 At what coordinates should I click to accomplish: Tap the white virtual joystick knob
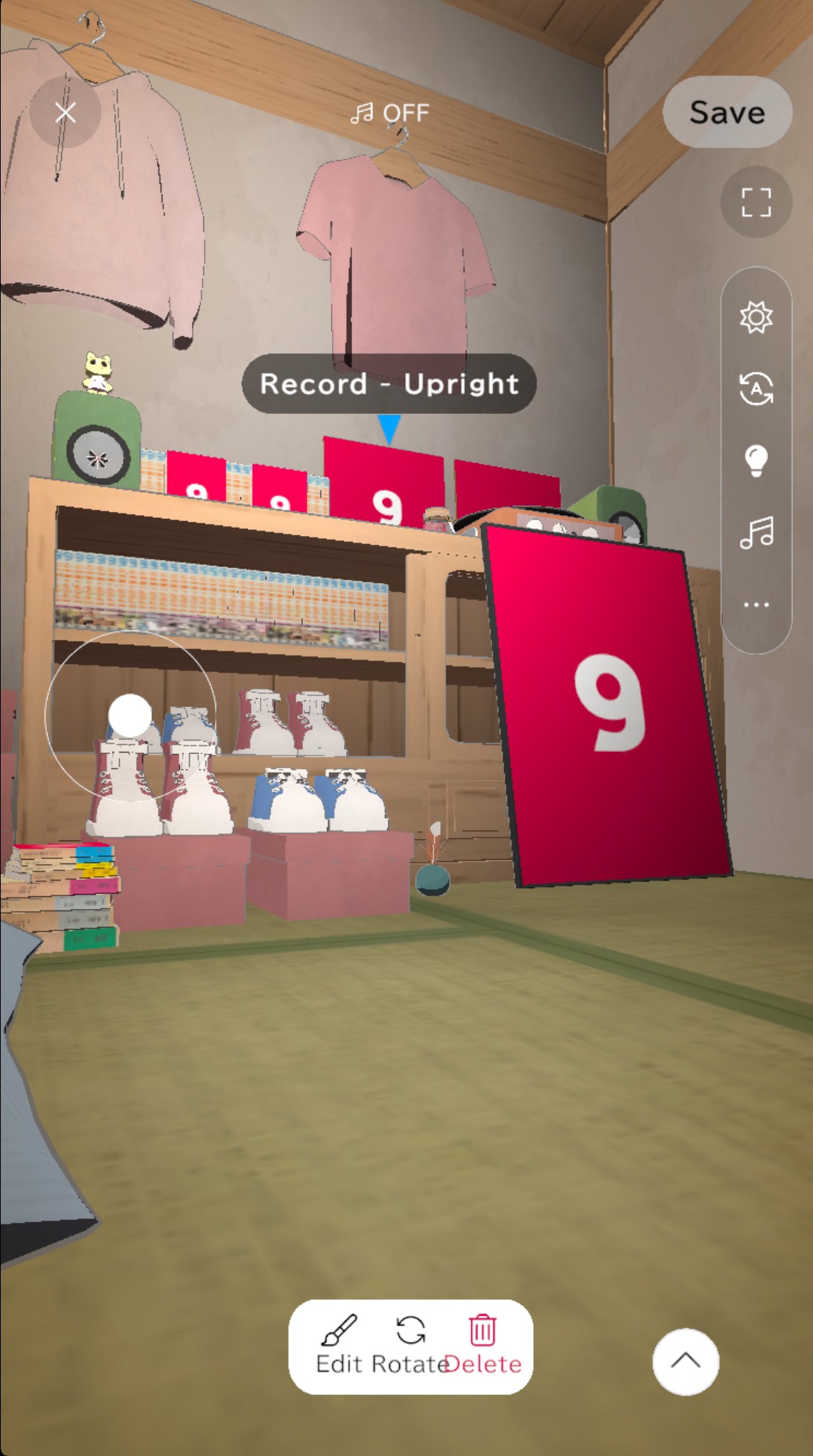[130, 715]
